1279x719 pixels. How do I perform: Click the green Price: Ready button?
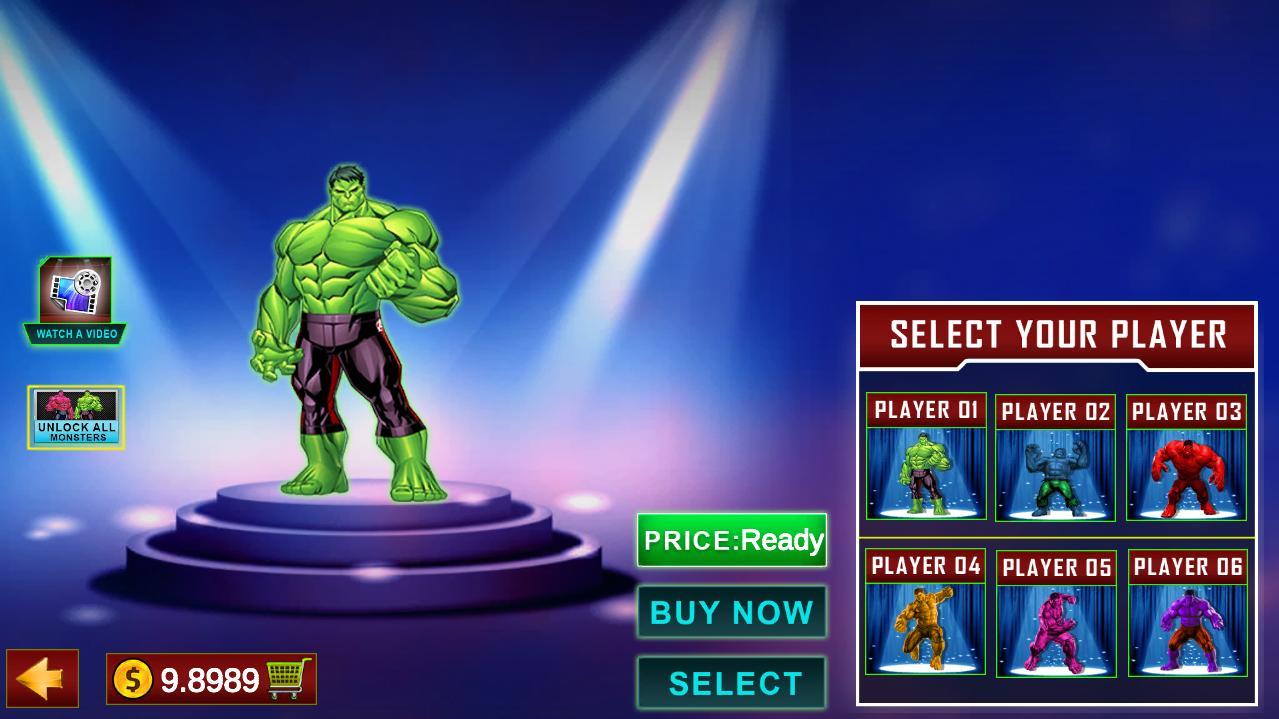point(732,541)
